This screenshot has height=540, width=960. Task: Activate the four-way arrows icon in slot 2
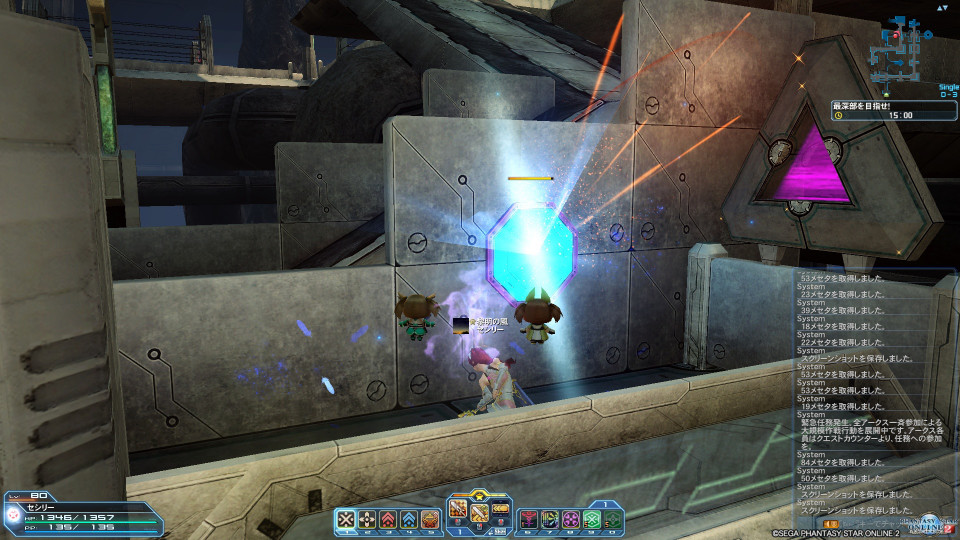(x=367, y=519)
